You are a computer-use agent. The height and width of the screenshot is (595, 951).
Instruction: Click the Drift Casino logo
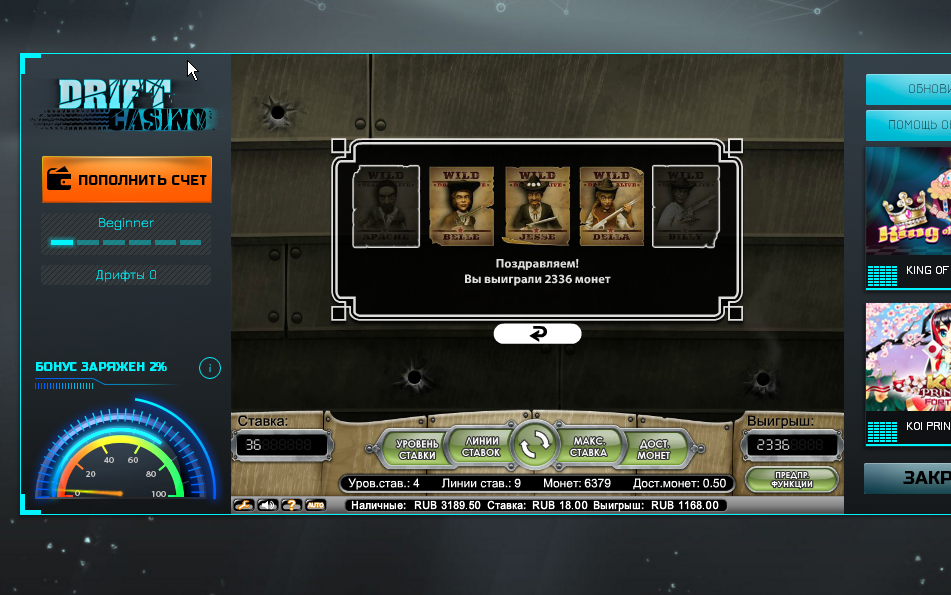coord(127,106)
